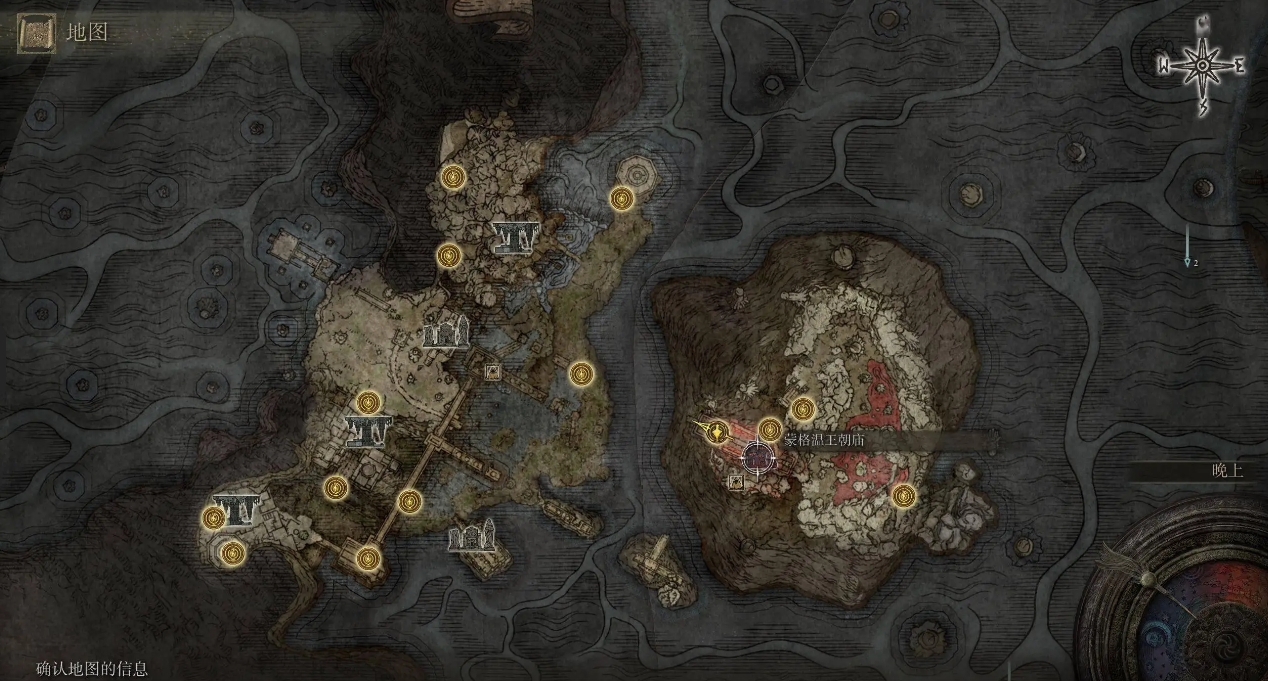This screenshot has height=681, width=1268.
Task: Select the northernmost site of grace
Action: [x=454, y=178]
